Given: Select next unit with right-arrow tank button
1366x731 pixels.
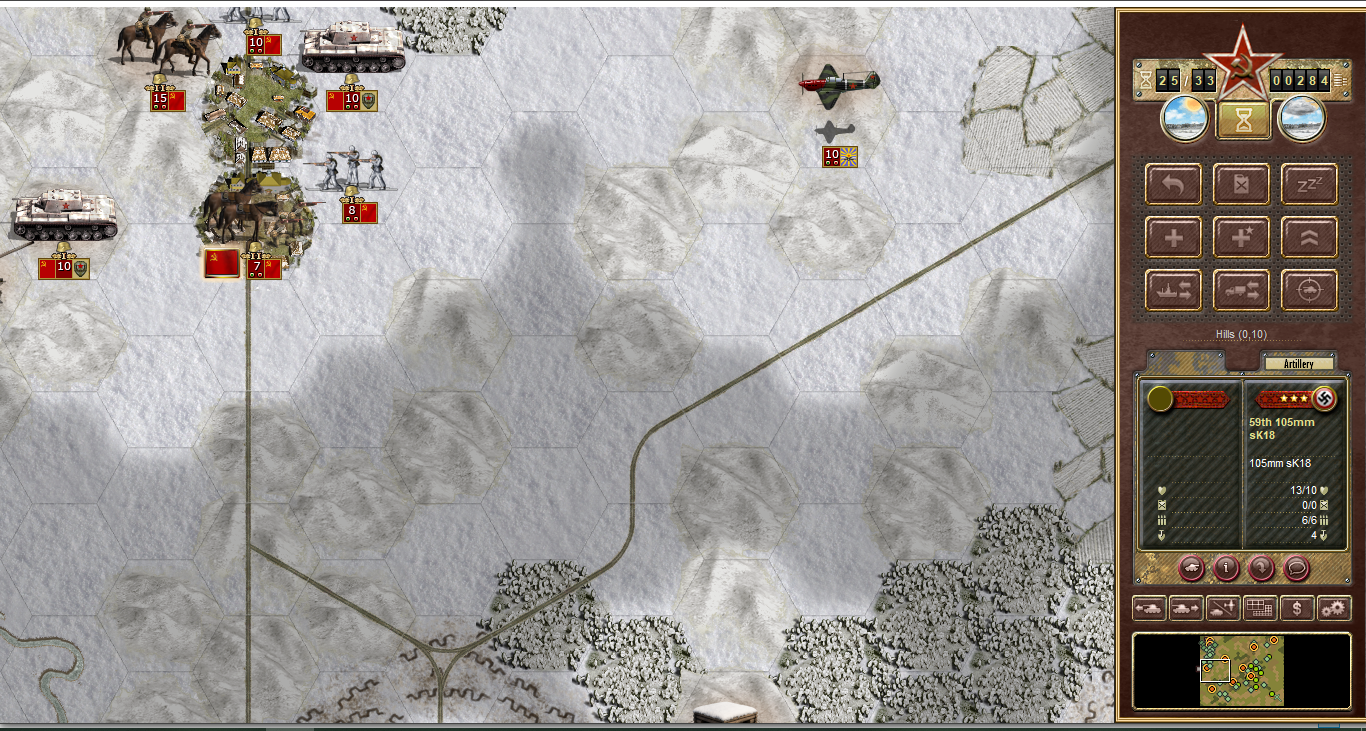Looking at the screenshot, I should point(1185,607).
